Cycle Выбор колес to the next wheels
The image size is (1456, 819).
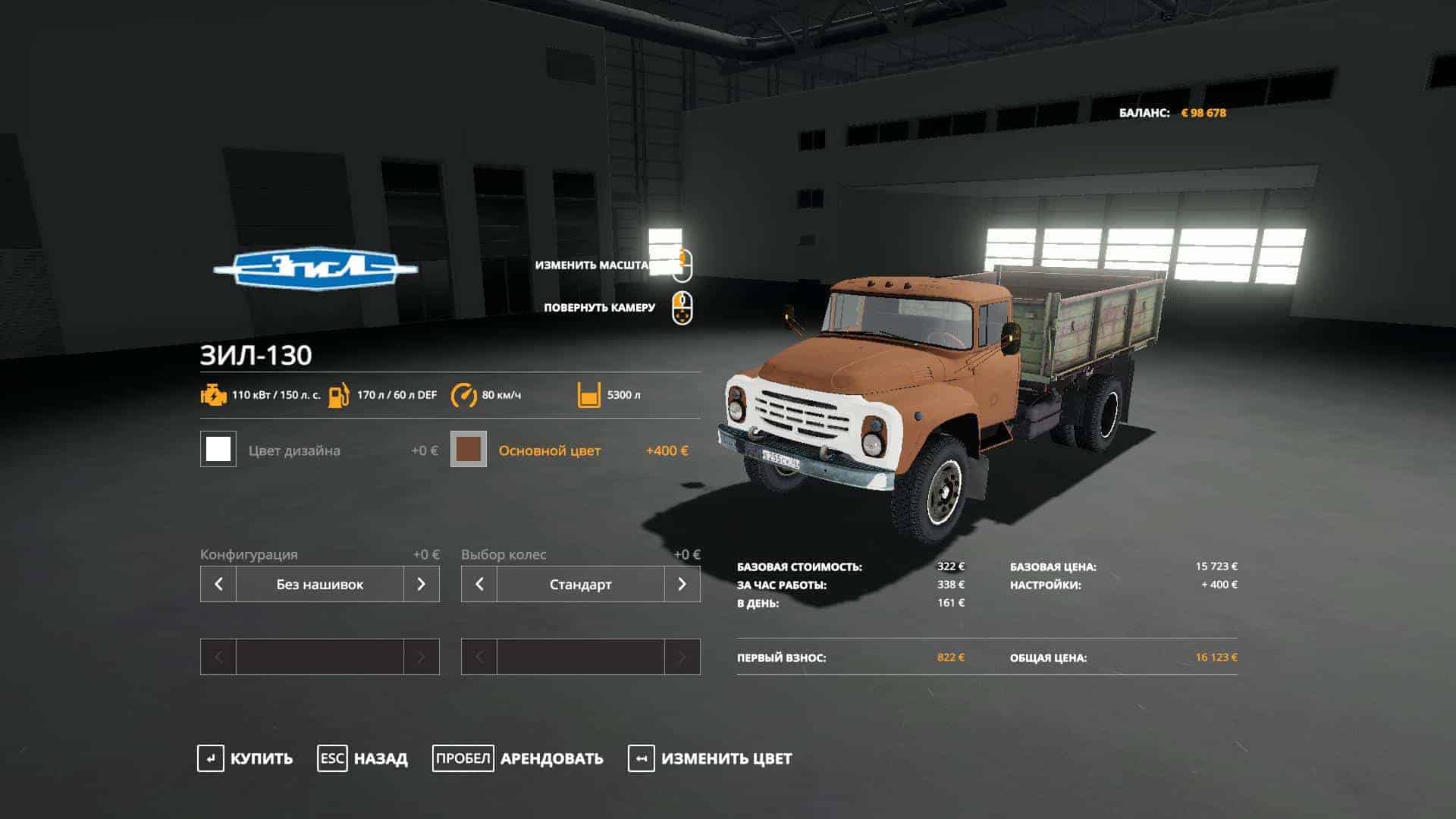[x=682, y=584]
